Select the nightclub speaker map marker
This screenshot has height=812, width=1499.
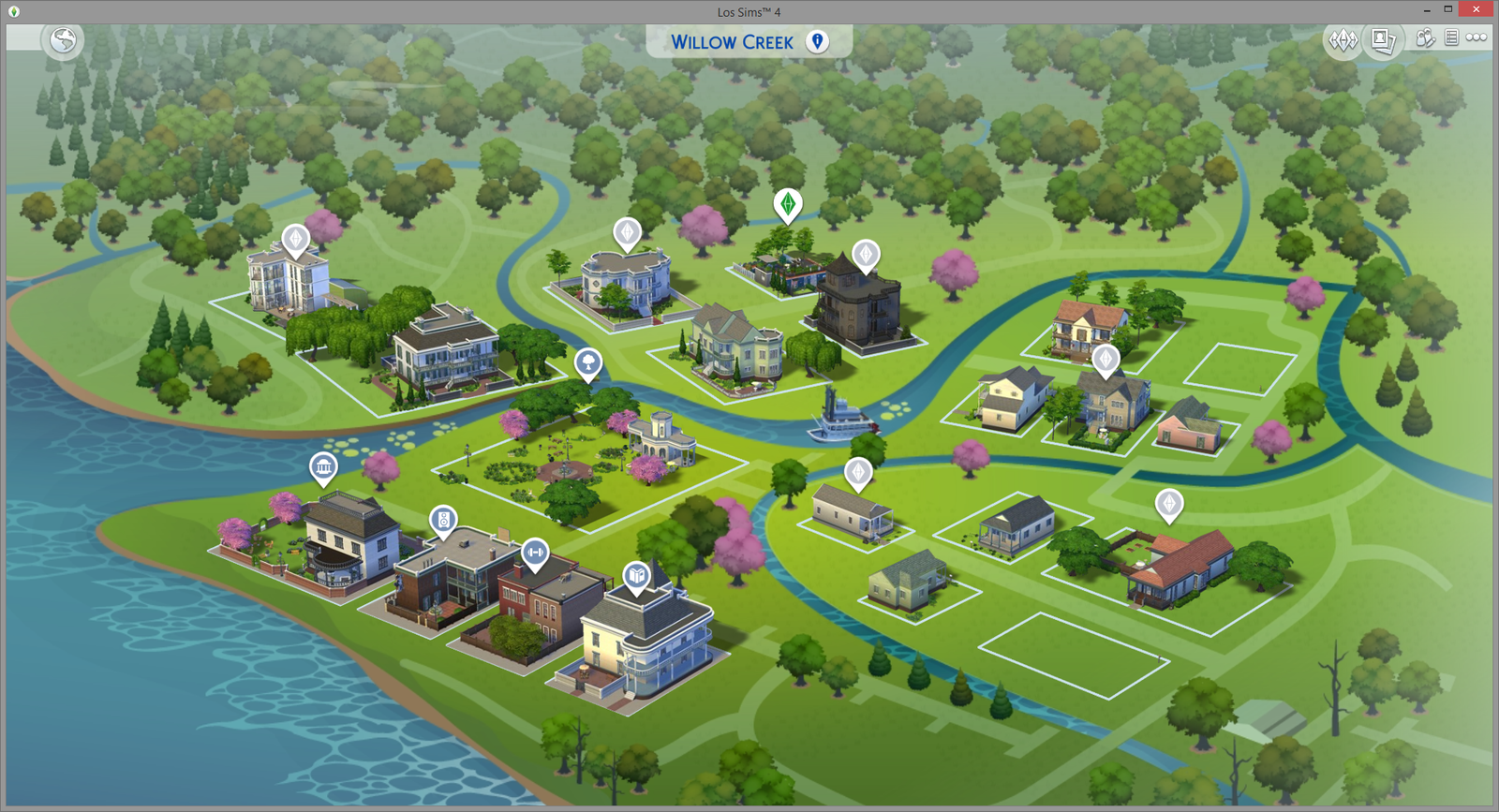click(x=443, y=519)
